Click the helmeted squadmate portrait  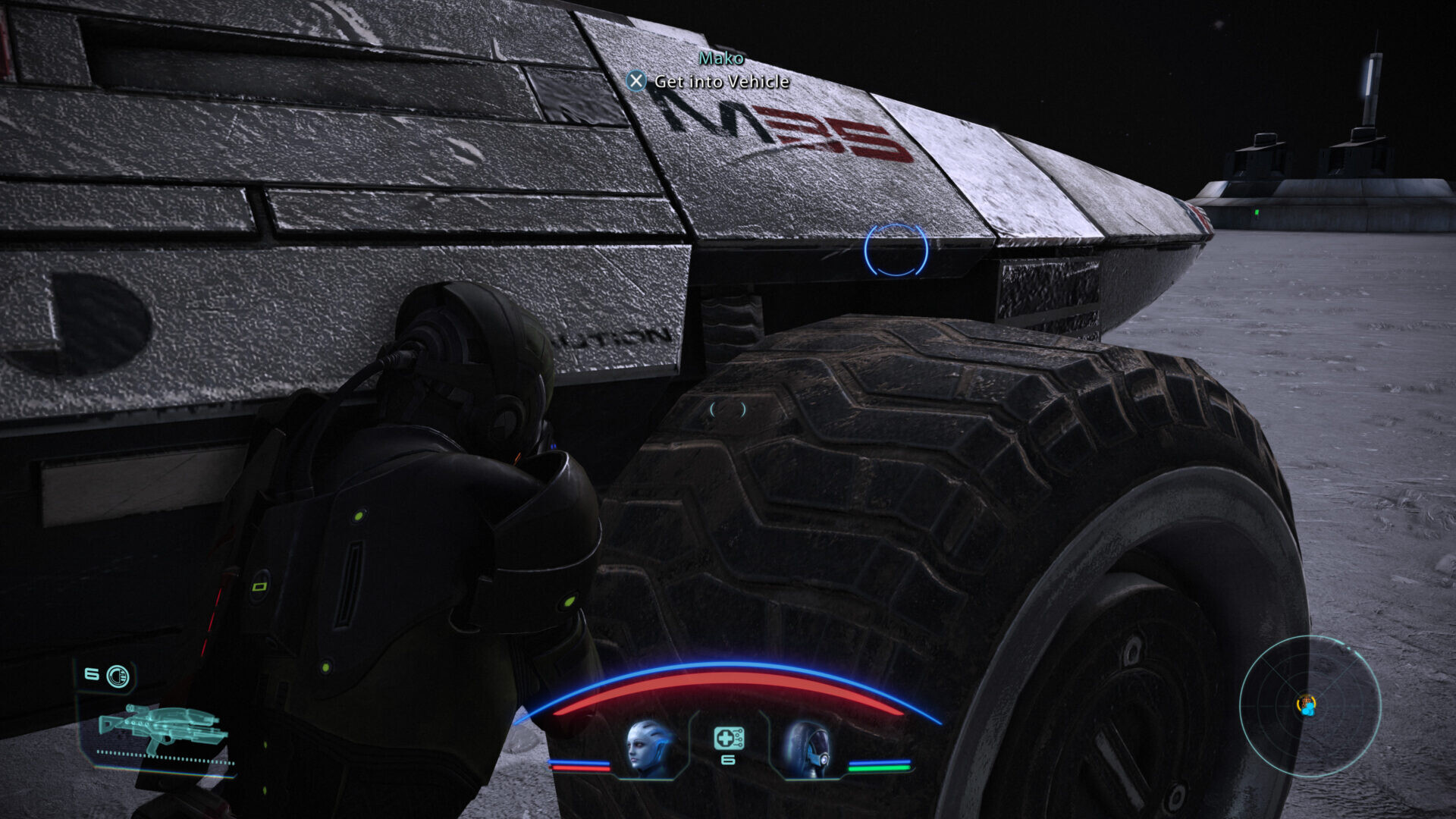(x=807, y=748)
